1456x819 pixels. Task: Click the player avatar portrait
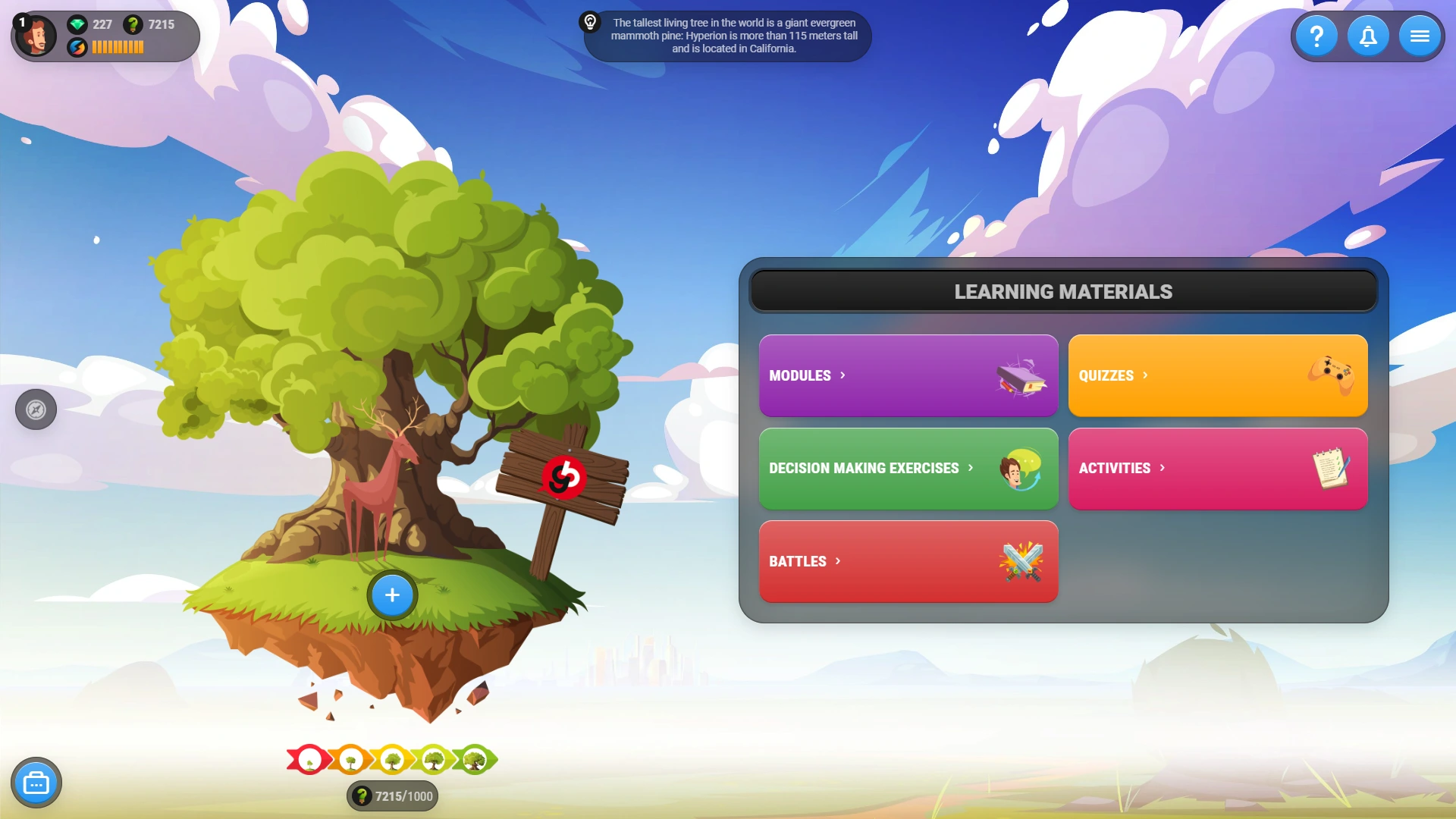(x=36, y=35)
